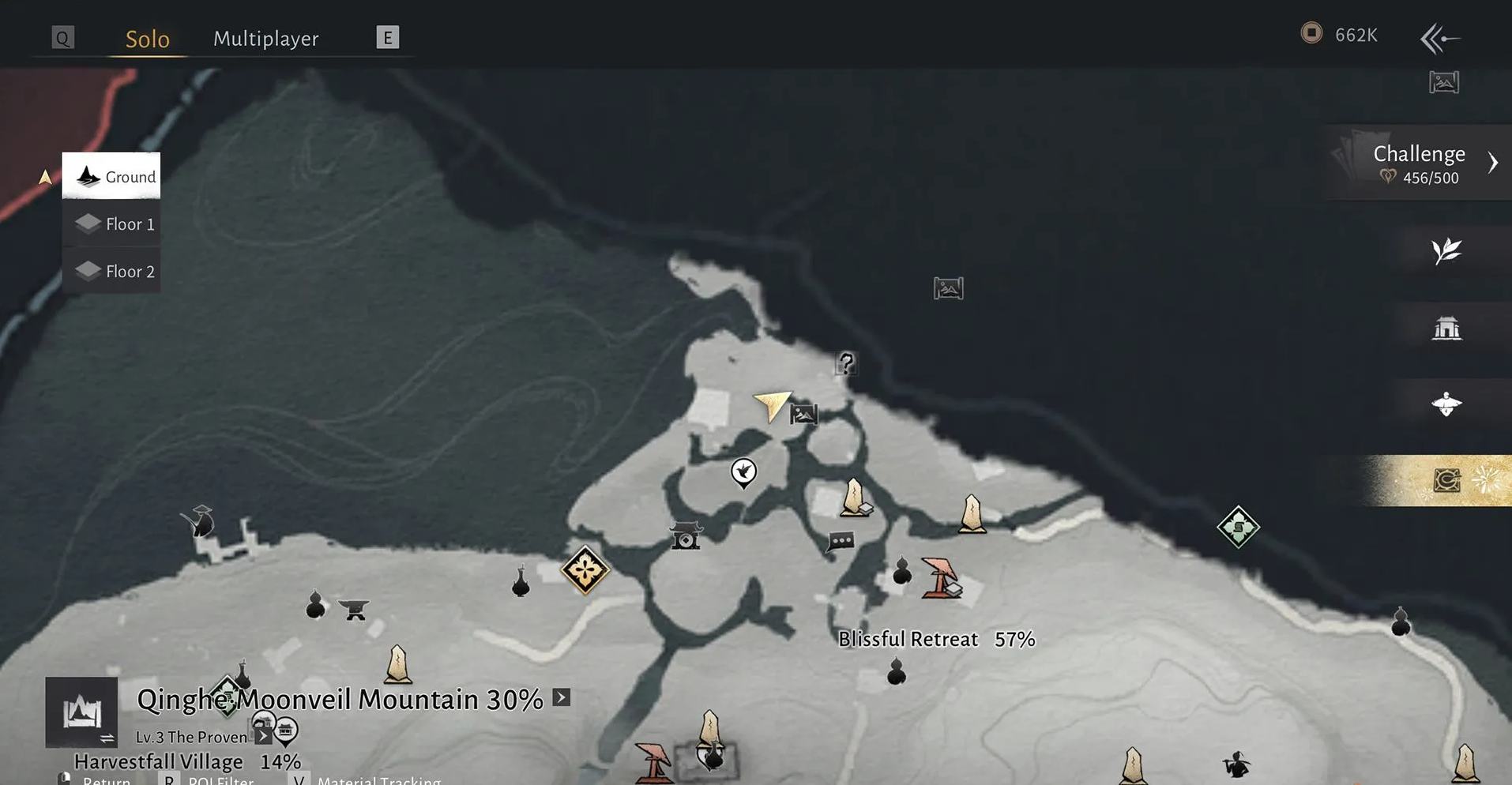The height and width of the screenshot is (785, 1512).
Task: Open the winged lotus sidebar category
Action: point(1446,404)
